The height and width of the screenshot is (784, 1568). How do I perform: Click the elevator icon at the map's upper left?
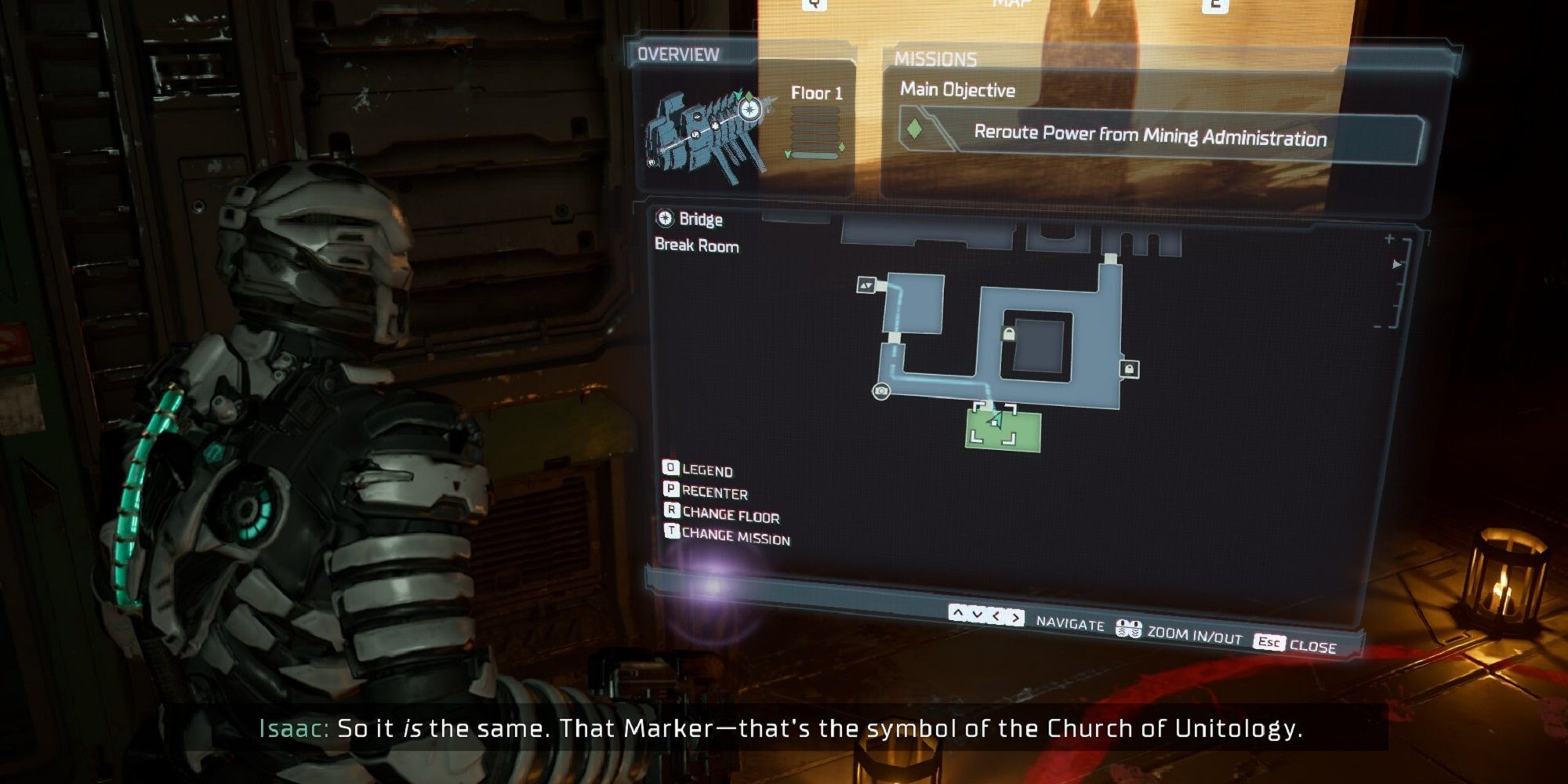point(867,286)
